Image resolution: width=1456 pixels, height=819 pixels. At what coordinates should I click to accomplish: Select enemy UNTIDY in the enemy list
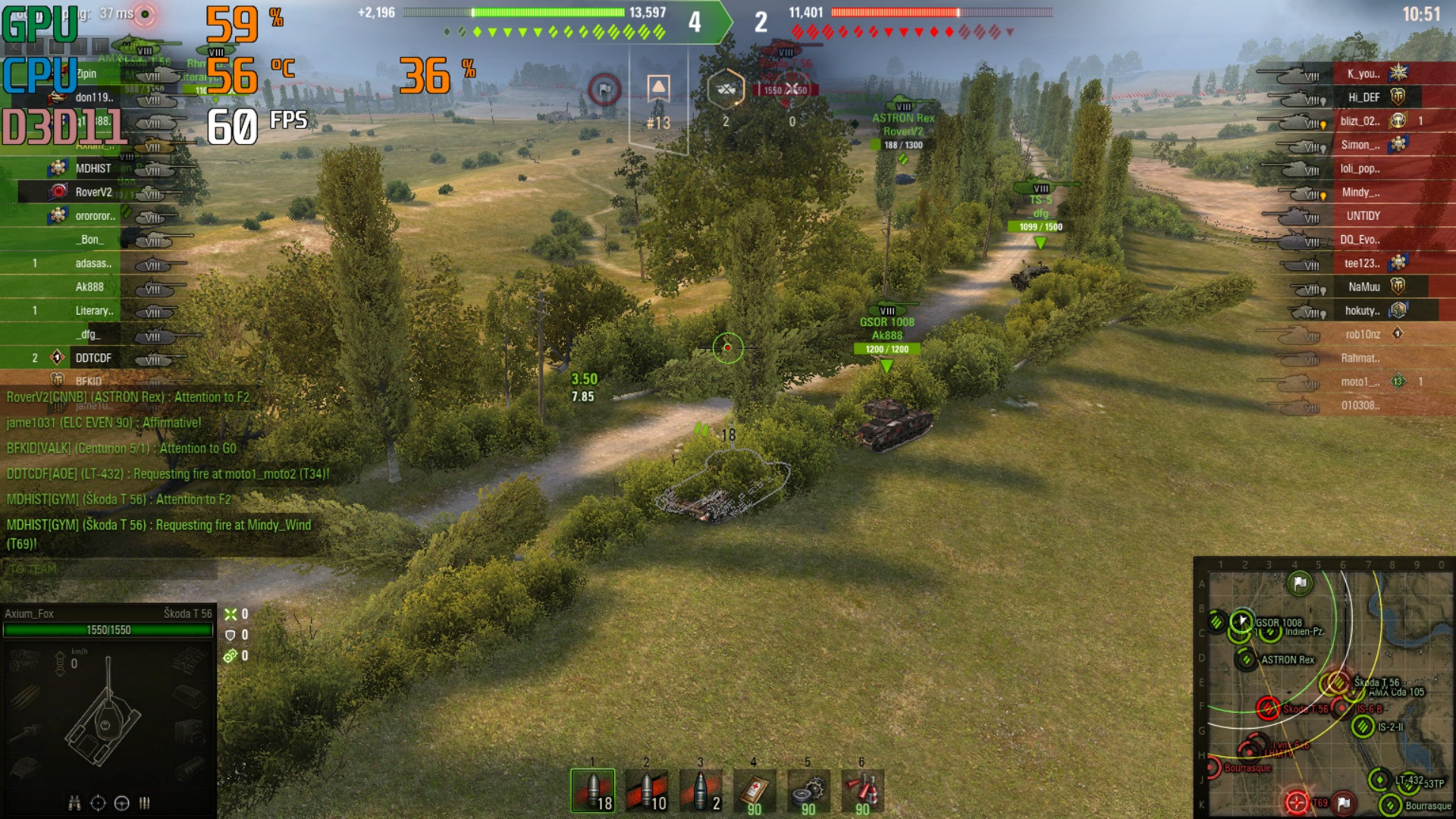(1363, 216)
